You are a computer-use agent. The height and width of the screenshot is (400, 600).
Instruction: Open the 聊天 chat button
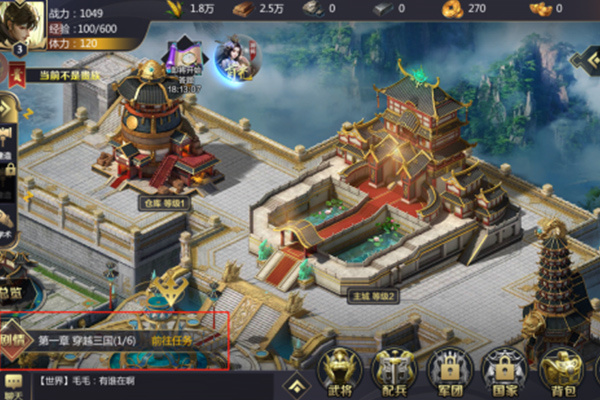(x=13, y=384)
